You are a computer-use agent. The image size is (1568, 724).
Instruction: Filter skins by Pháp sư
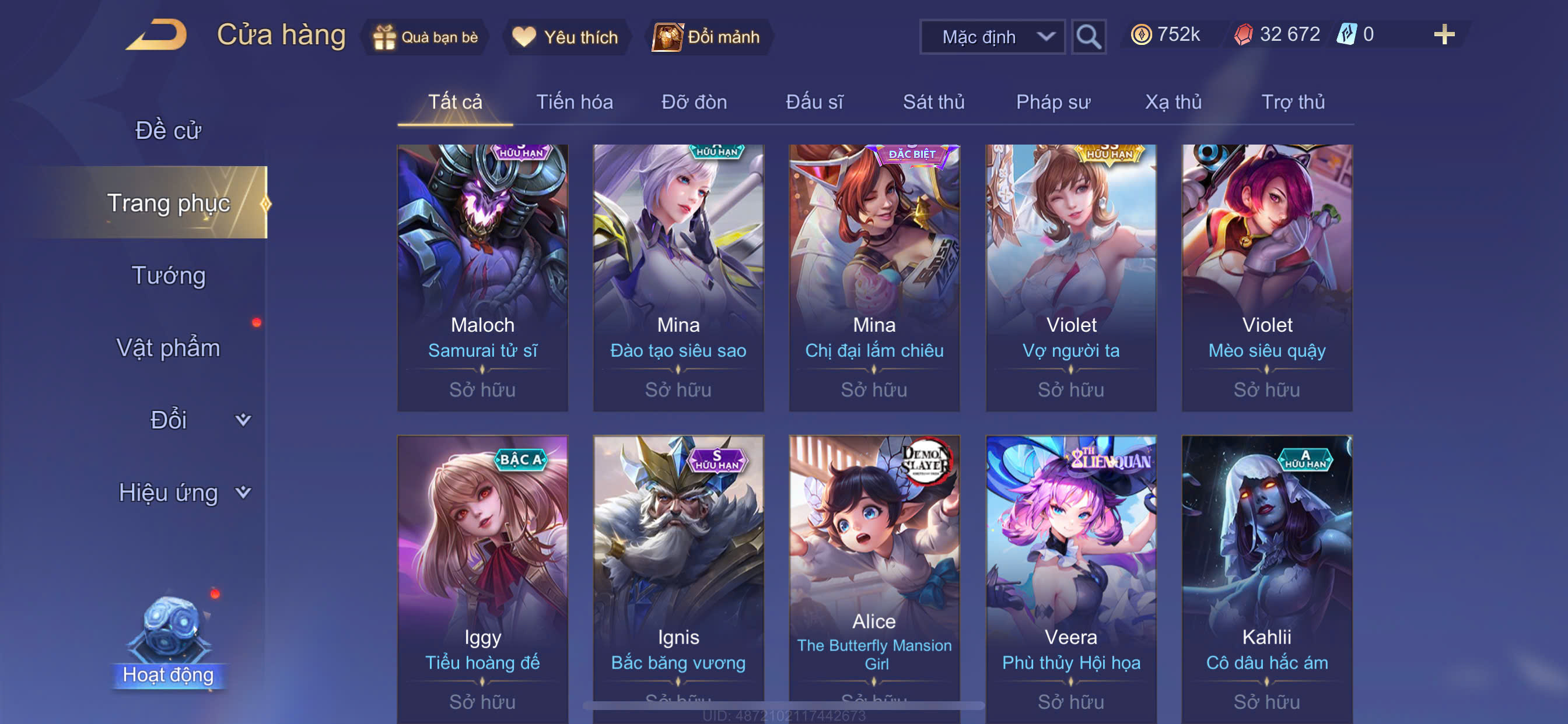coord(1052,101)
